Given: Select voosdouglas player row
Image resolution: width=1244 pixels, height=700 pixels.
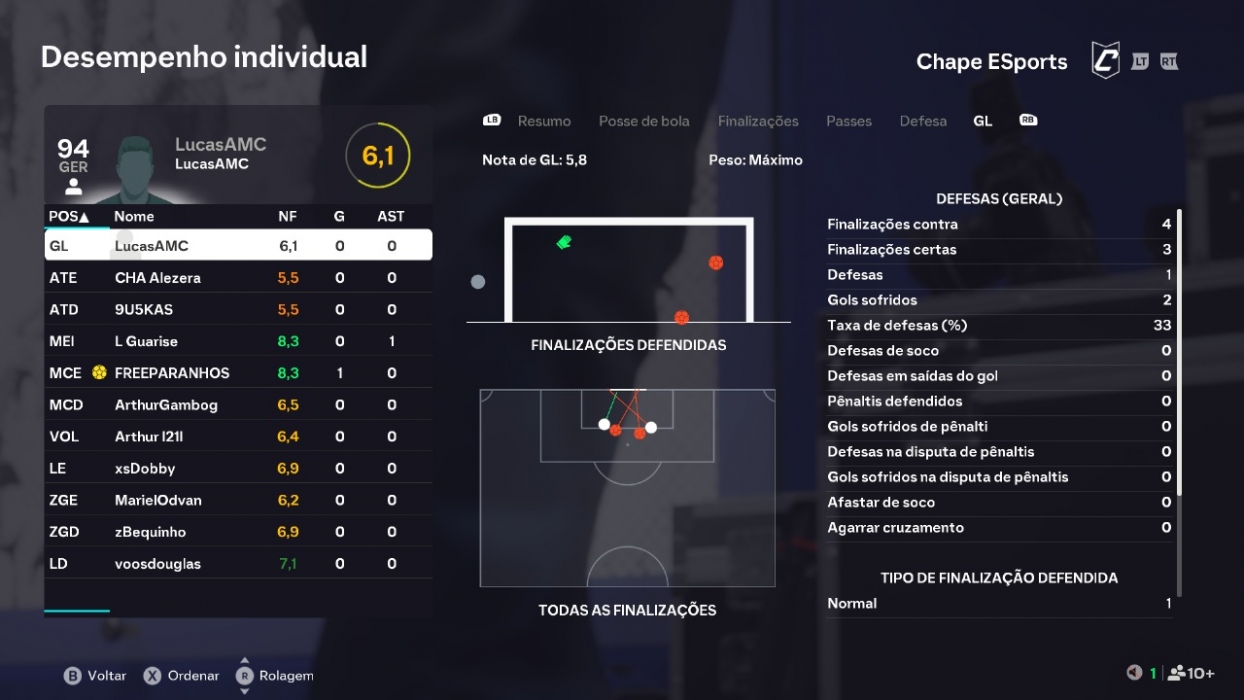Looking at the screenshot, I should [238, 564].
